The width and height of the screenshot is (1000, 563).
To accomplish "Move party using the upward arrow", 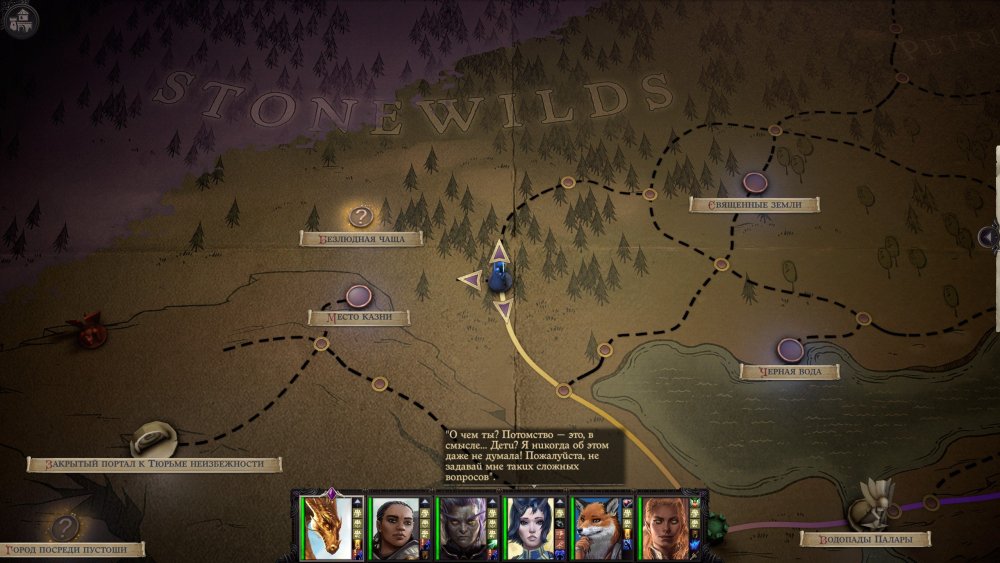I will (x=498, y=250).
